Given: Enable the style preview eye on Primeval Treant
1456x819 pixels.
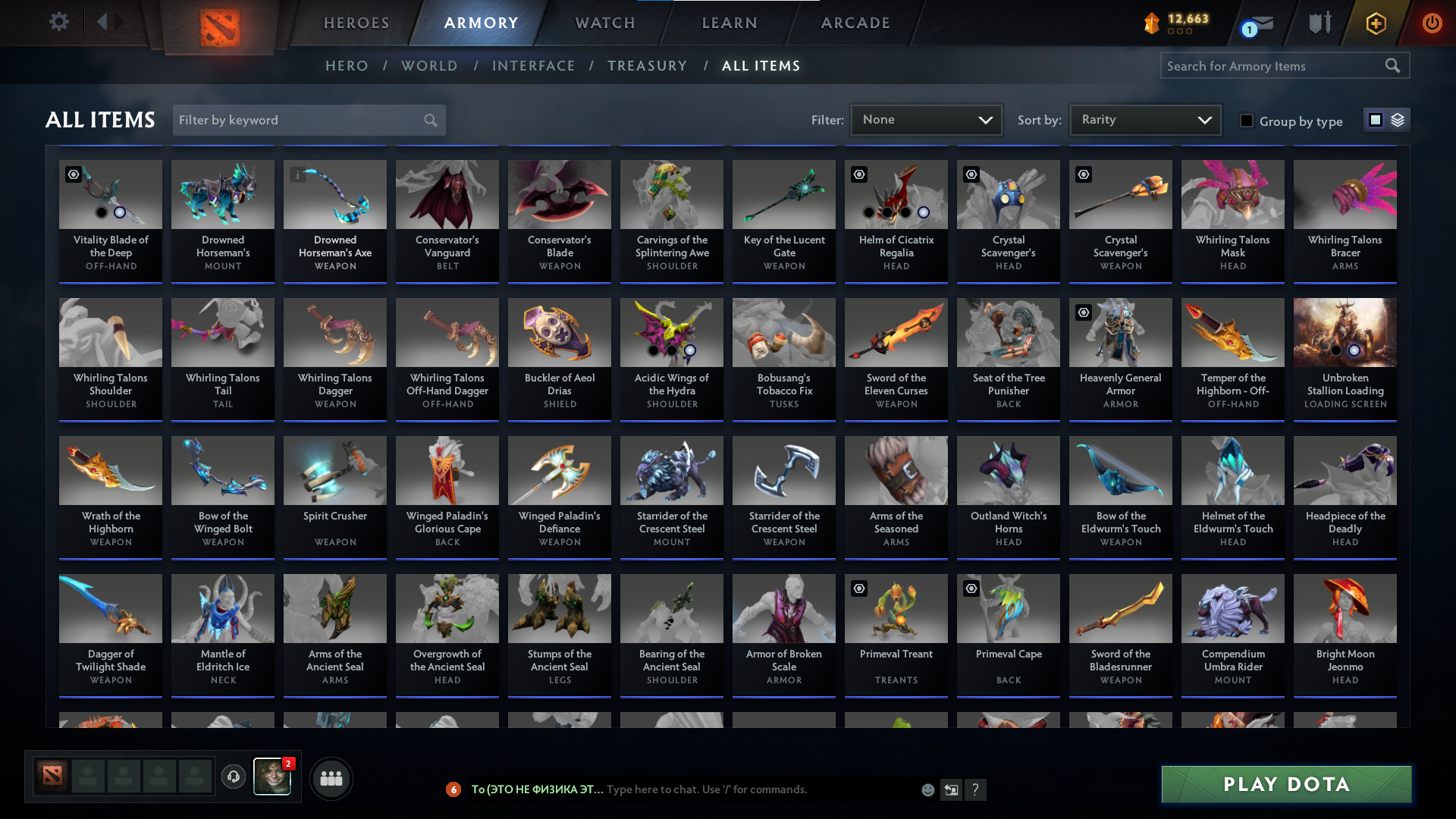Looking at the screenshot, I should click(x=859, y=588).
